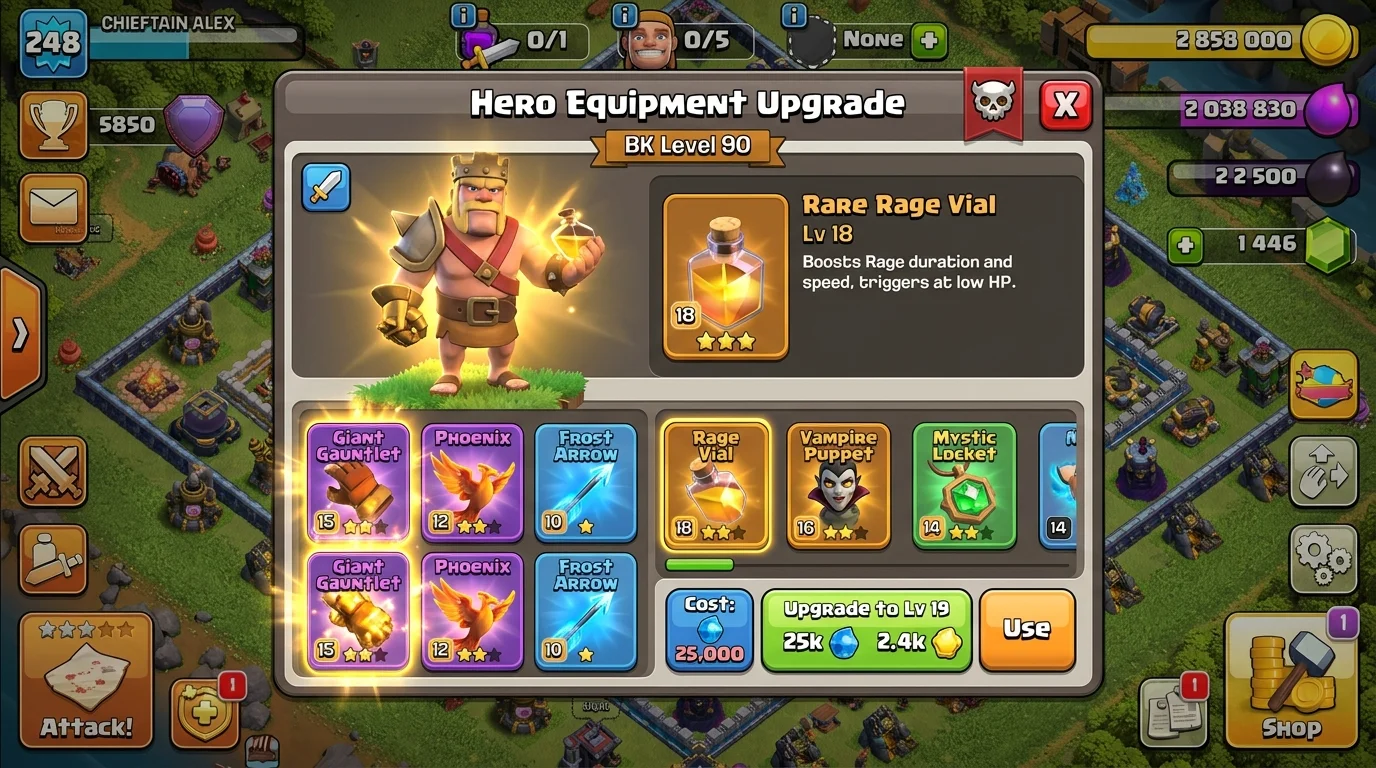This screenshot has height=768, width=1376.
Task: Expand the orange side arrow panel
Action: coord(20,336)
